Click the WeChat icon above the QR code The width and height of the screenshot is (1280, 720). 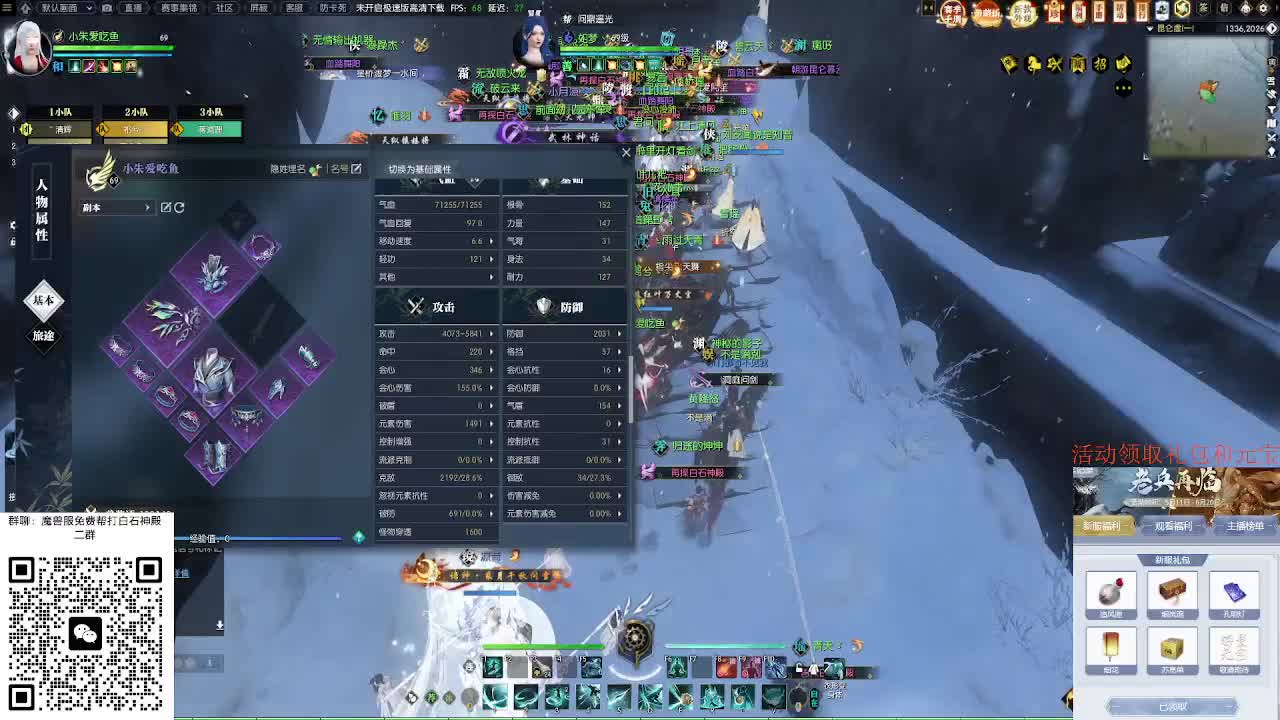tap(85, 634)
